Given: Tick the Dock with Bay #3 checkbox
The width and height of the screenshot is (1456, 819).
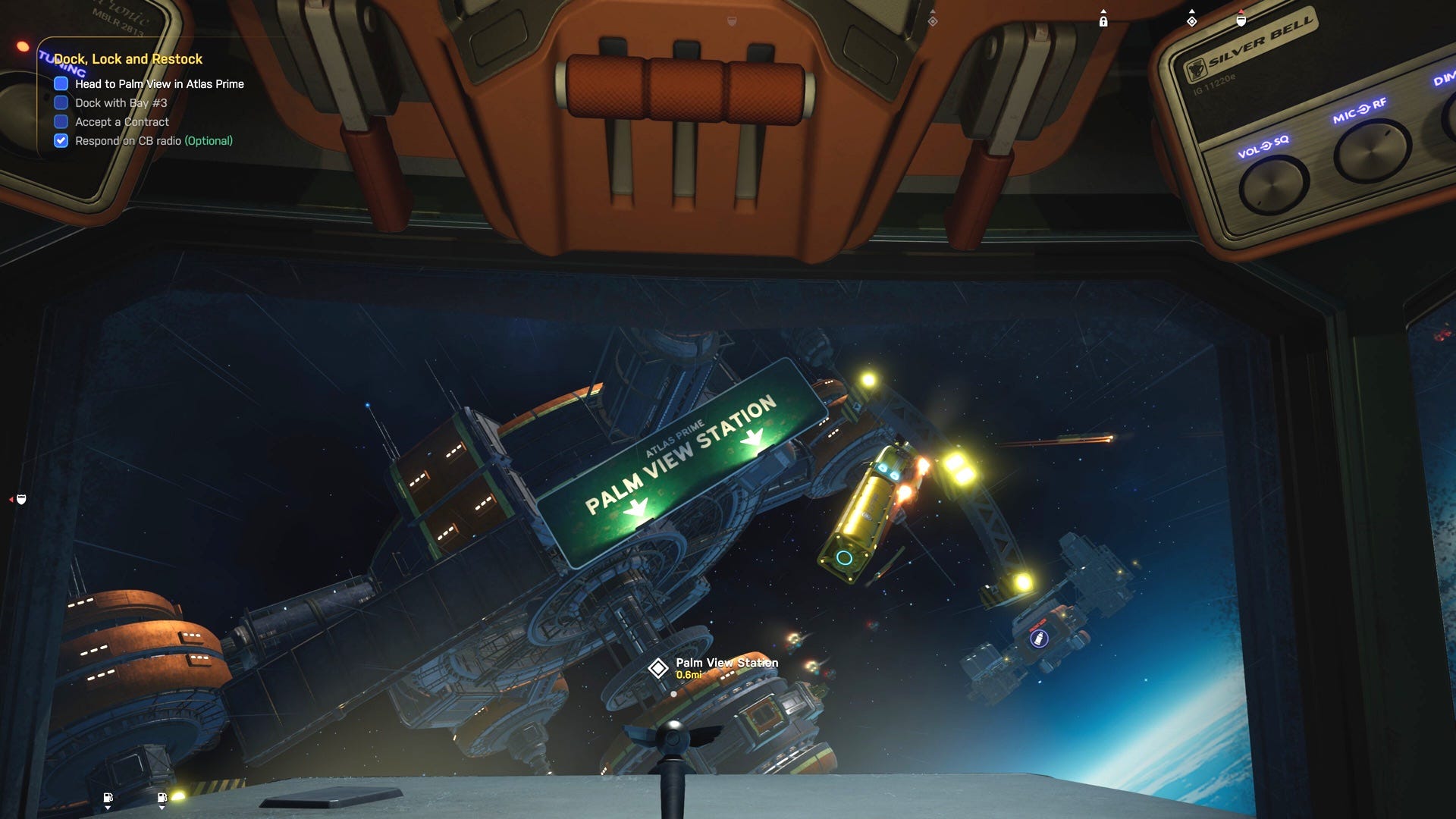Looking at the screenshot, I should pos(61,102).
